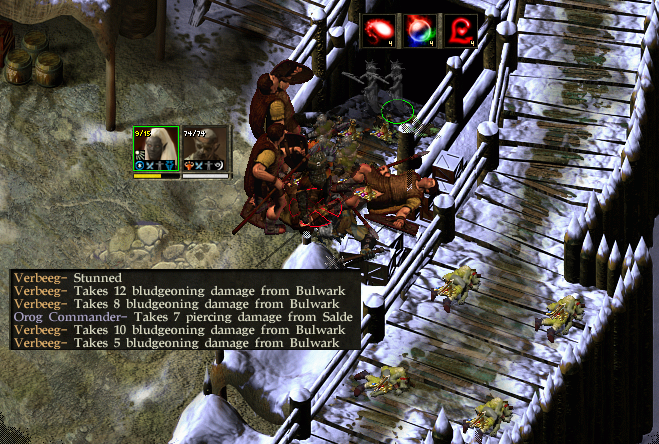
Task: Cast the red glowing comet spell
Action: click(x=380, y=30)
